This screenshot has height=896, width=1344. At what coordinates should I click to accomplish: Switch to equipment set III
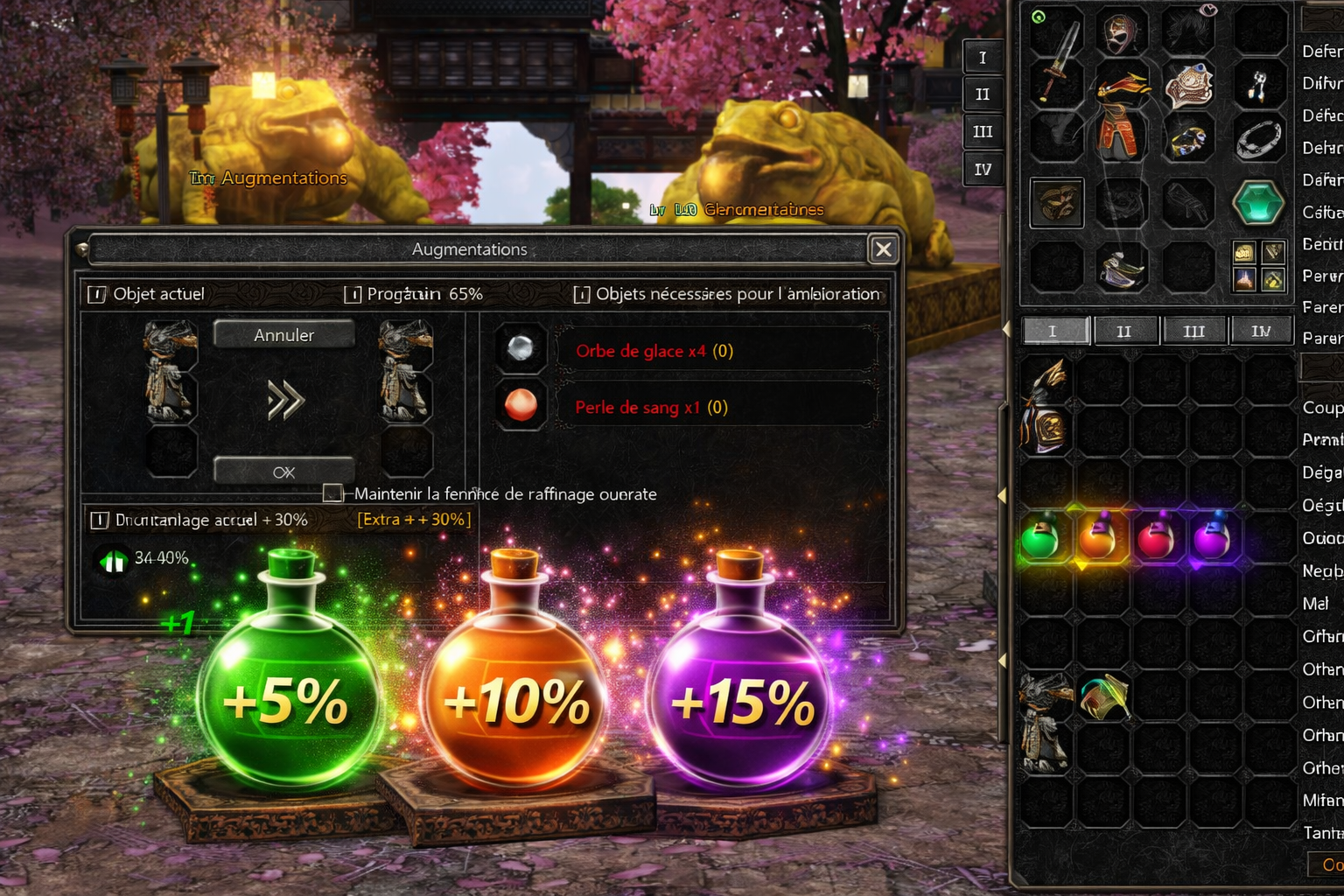tap(983, 131)
